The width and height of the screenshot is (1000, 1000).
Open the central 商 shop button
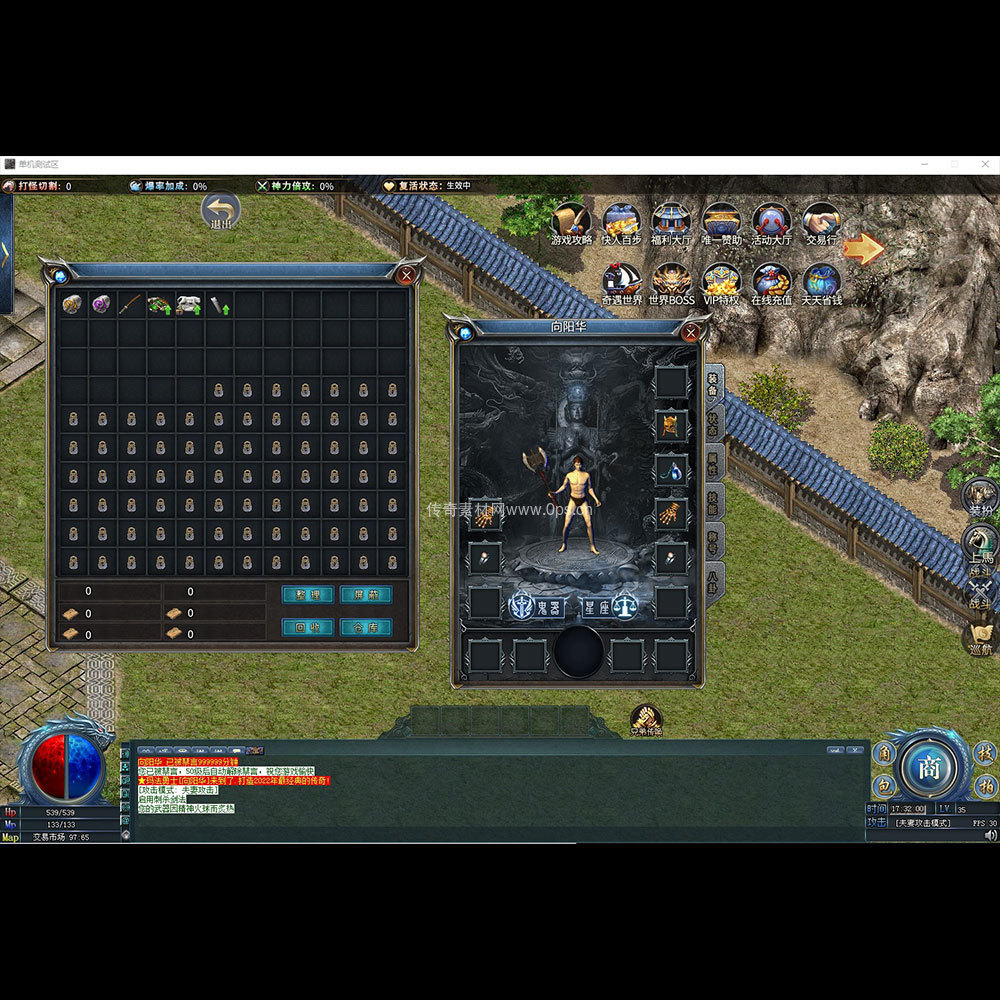(x=929, y=767)
